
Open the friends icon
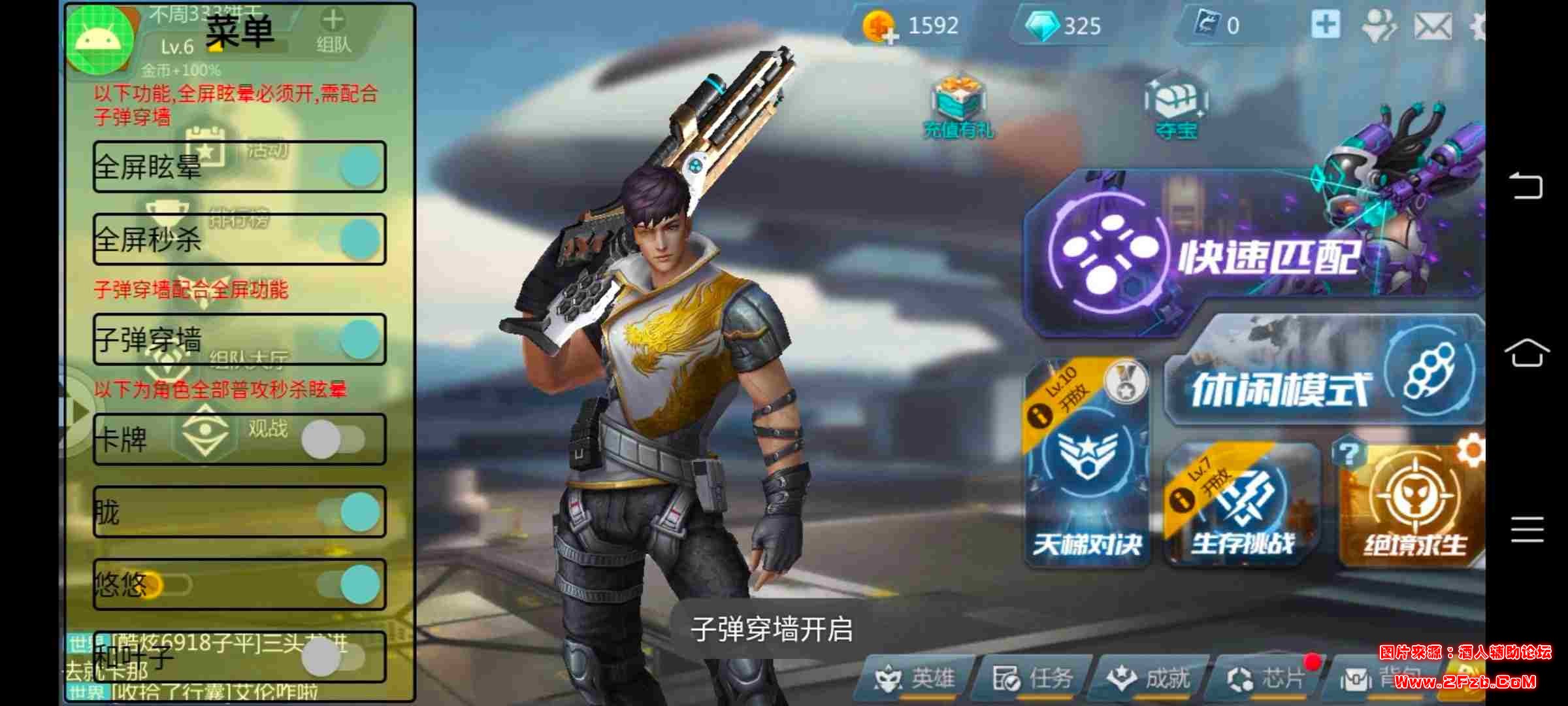coord(1379,26)
